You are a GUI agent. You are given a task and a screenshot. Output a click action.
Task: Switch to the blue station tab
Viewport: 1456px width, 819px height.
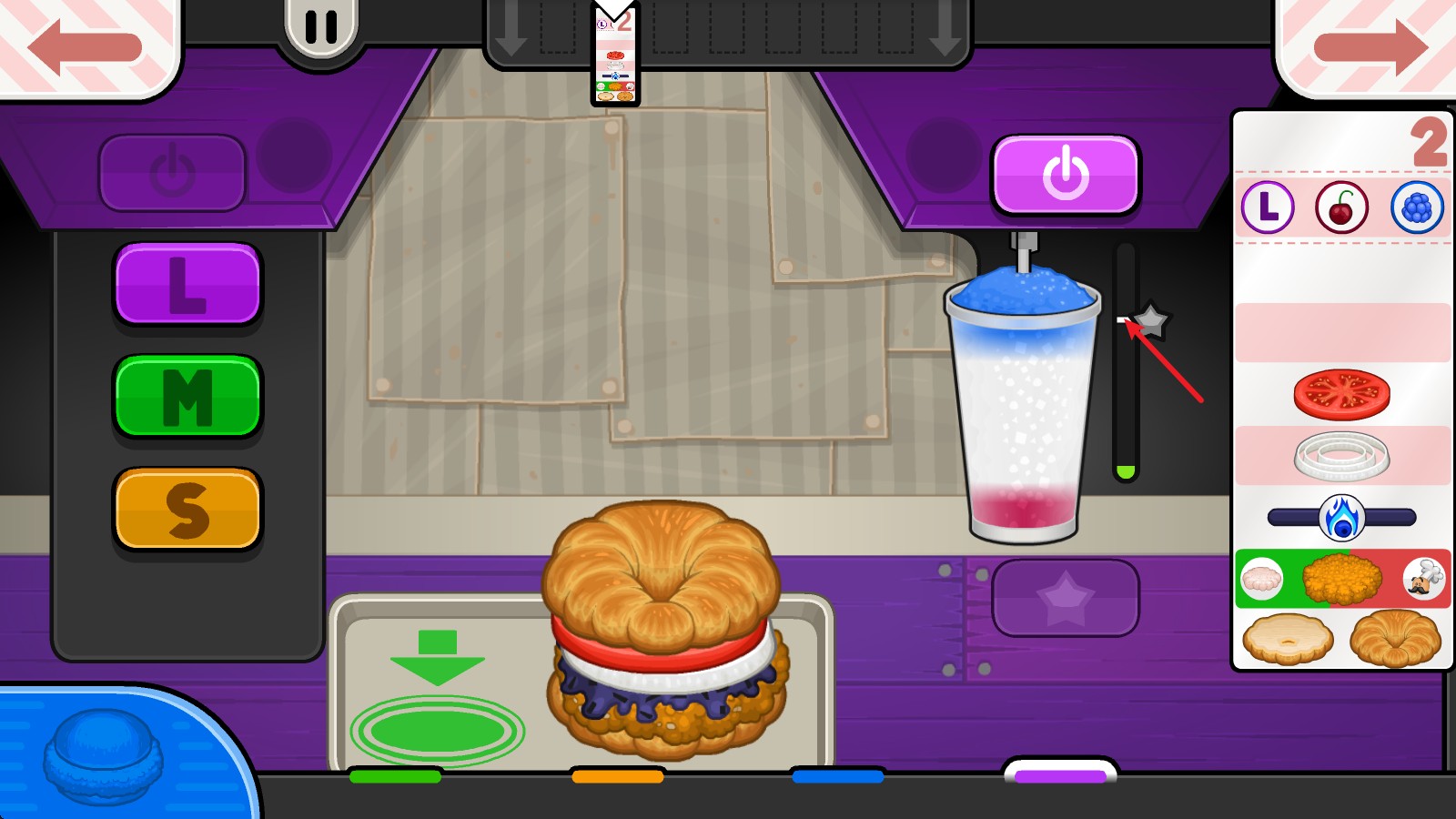pyautogui.click(x=837, y=776)
